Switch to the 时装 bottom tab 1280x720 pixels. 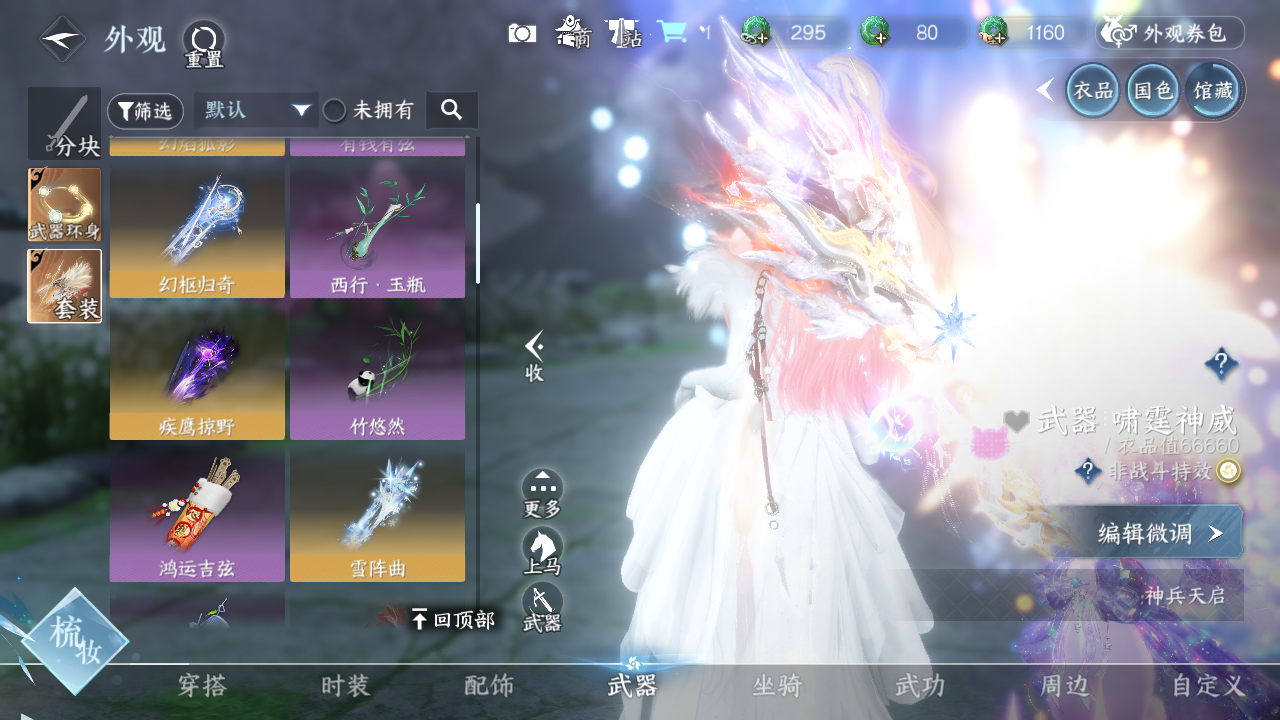point(346,686)
